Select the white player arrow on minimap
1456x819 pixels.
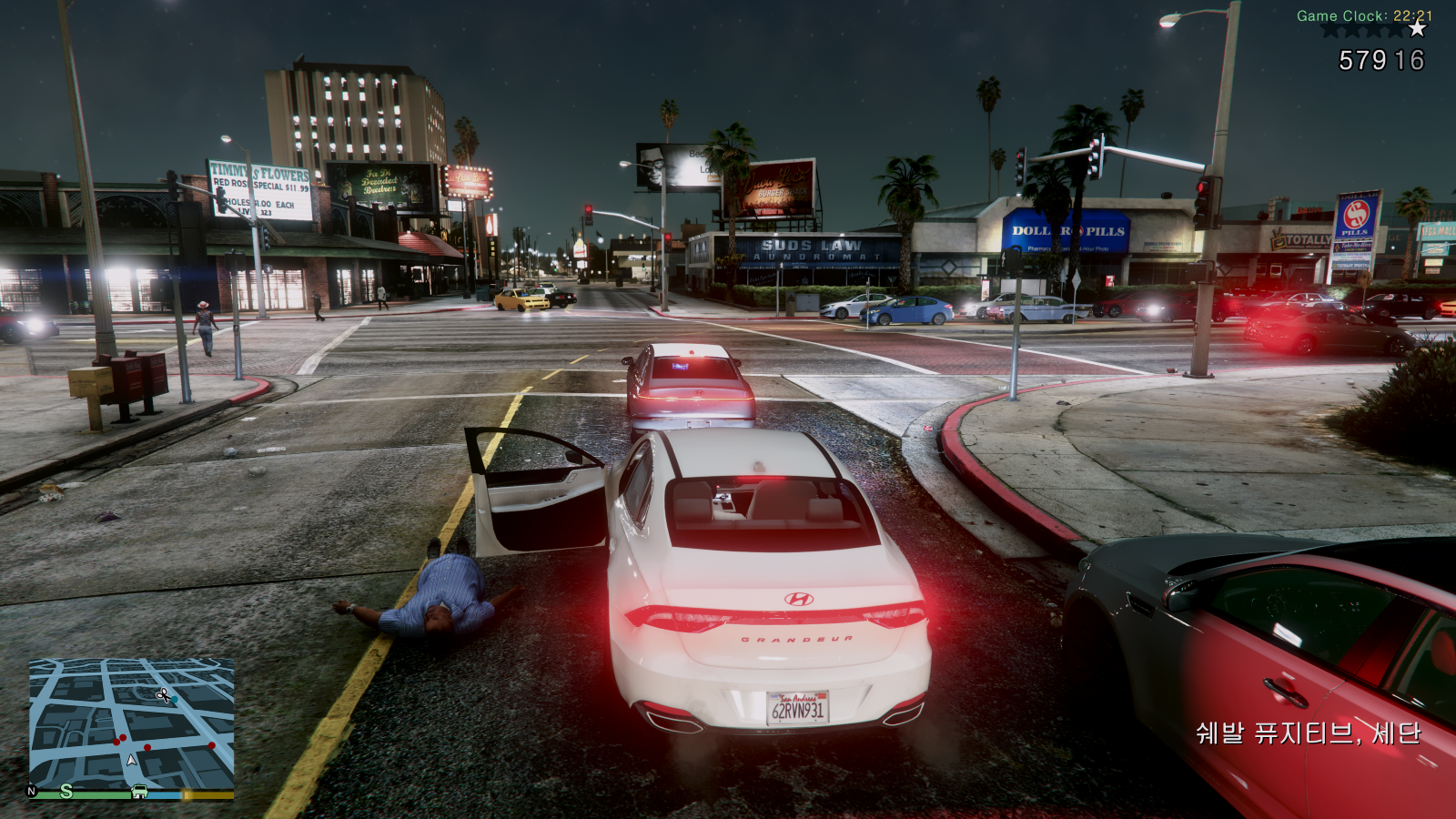[x=132, y=760]
